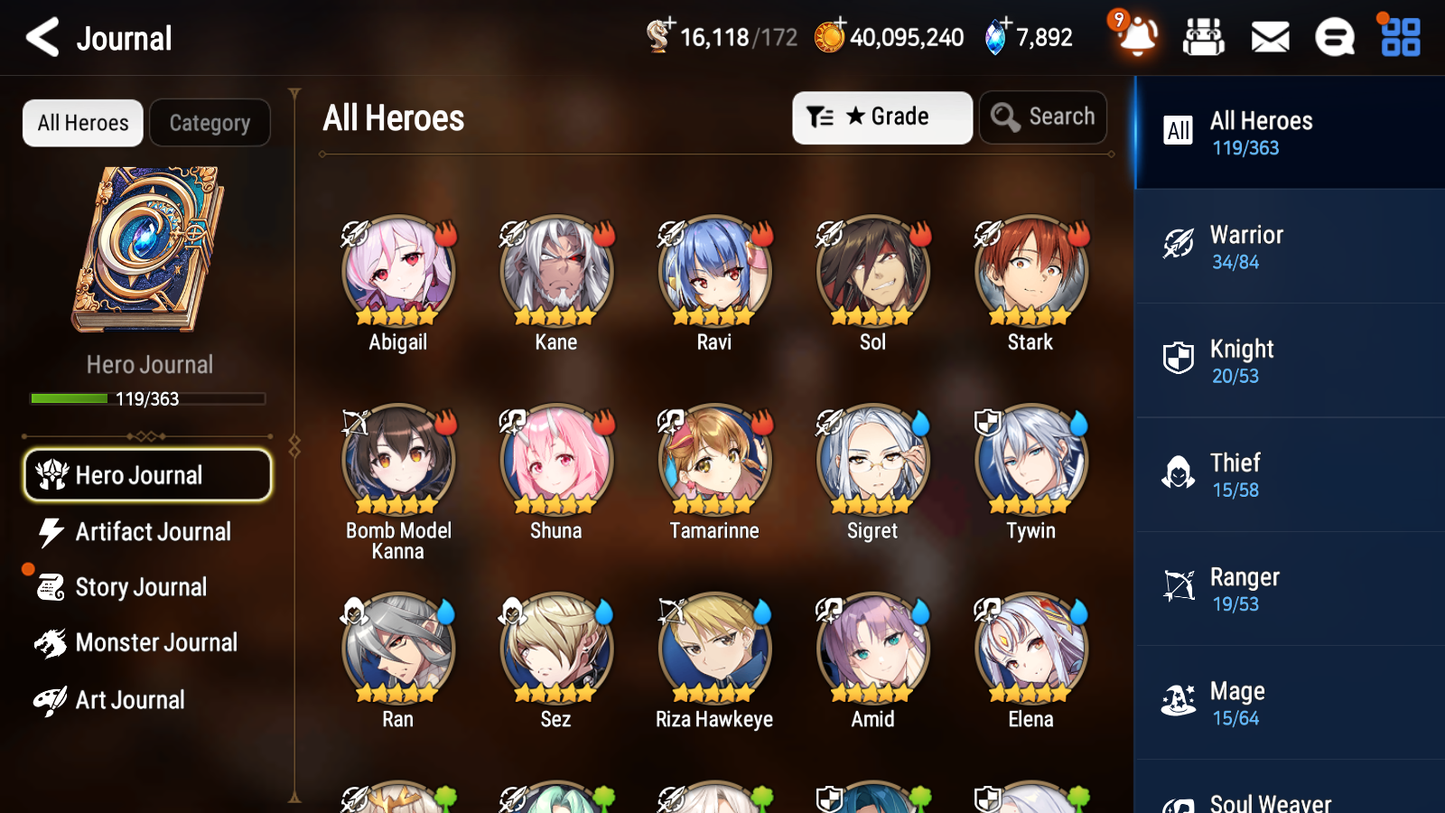1445x813 pixels.
Task: Open the Monster Journal
Action: click(158, 643)
